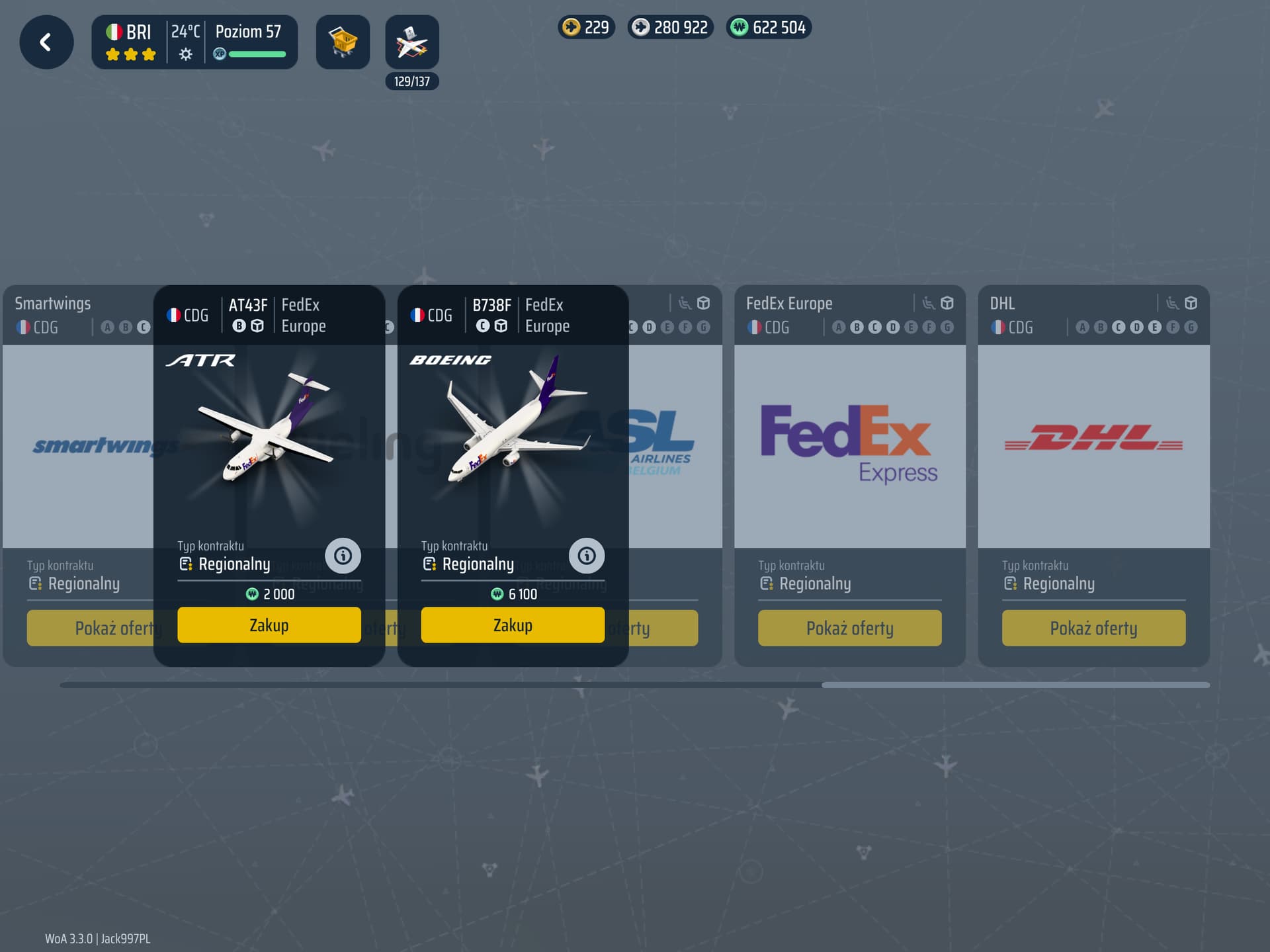Buy the AT43F FedEx Europe contract
This screenshot has height=952, width=1270.
pos(269,625)
